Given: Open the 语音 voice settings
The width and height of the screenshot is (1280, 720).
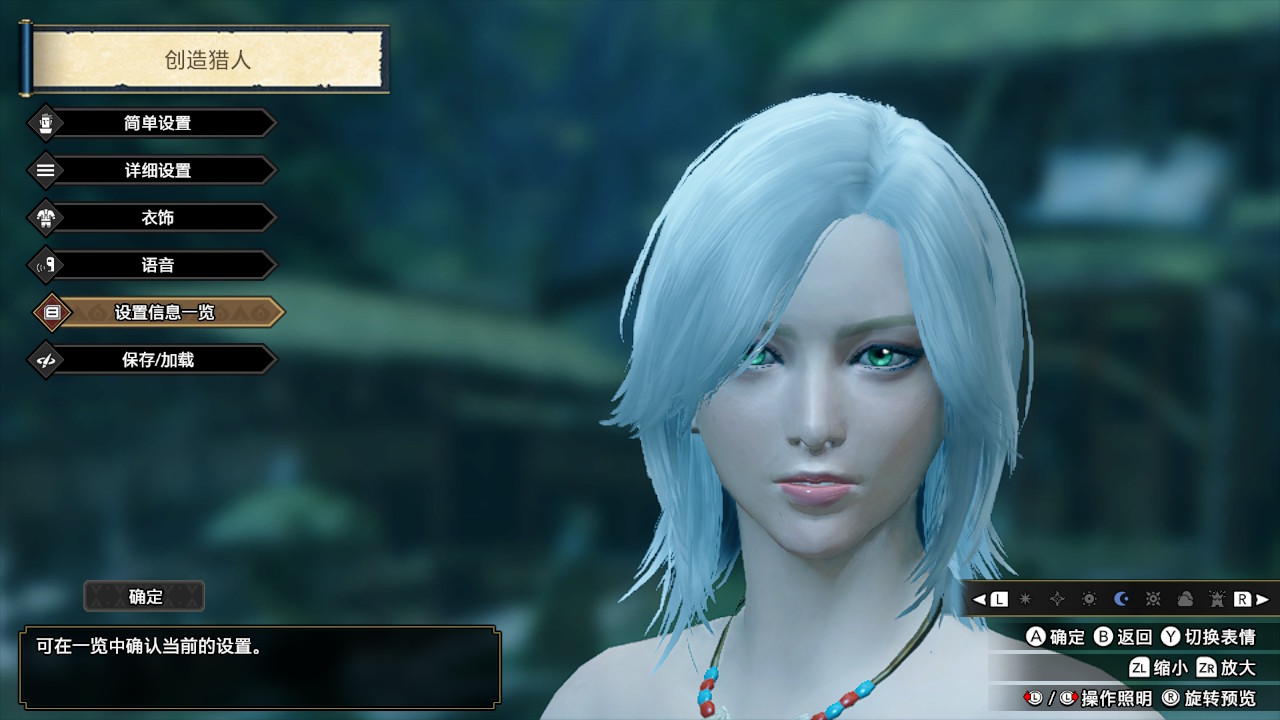Looking at the screenshot, I should pyautogui.click(x=157, y=265).
